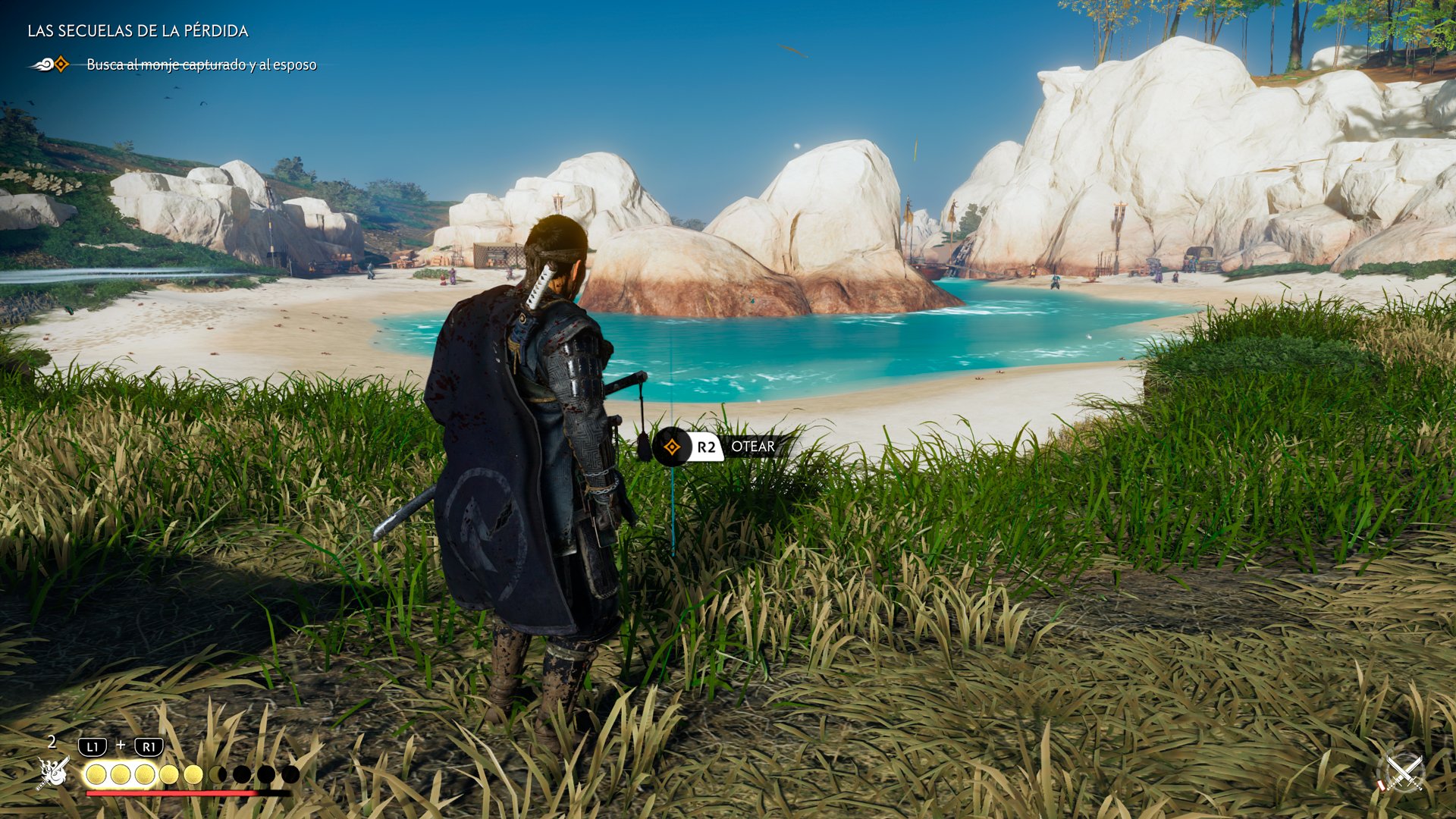Image resolution: width=1456 pixels, height=819 pixels.
Task: Click the R2 button prompt icon
Action: click(x=707, y=447)
